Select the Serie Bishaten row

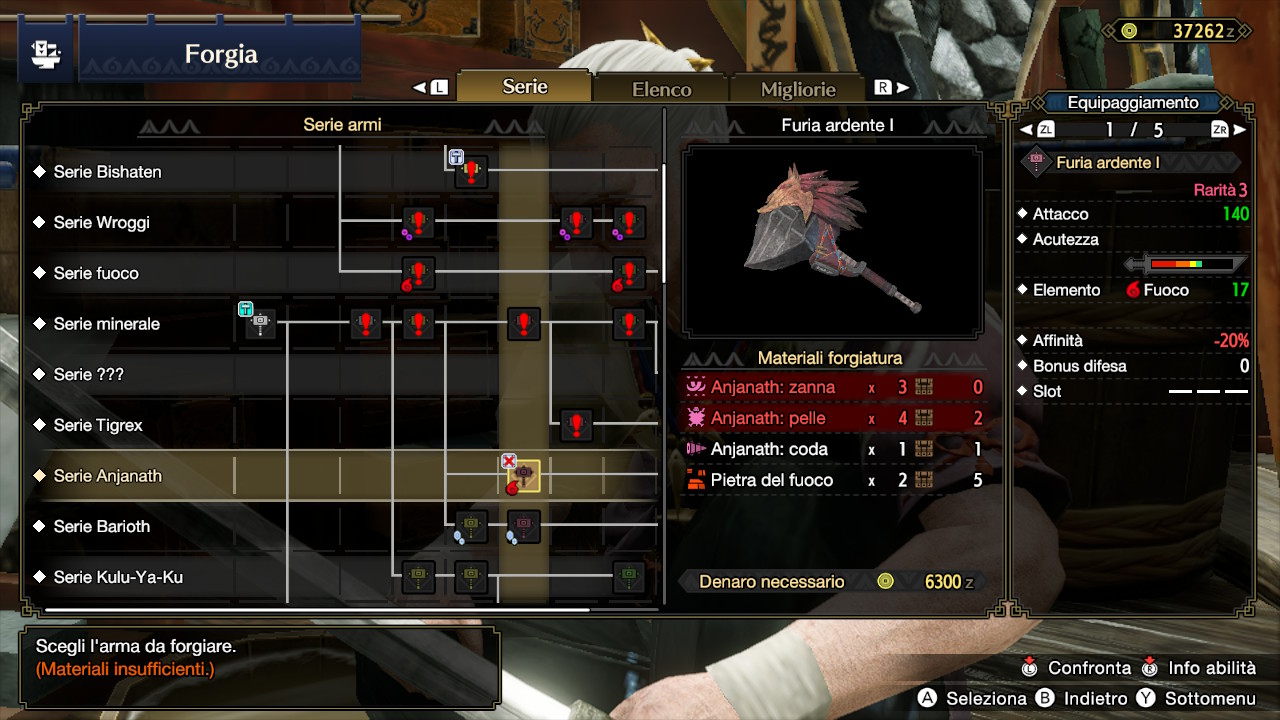107,172
